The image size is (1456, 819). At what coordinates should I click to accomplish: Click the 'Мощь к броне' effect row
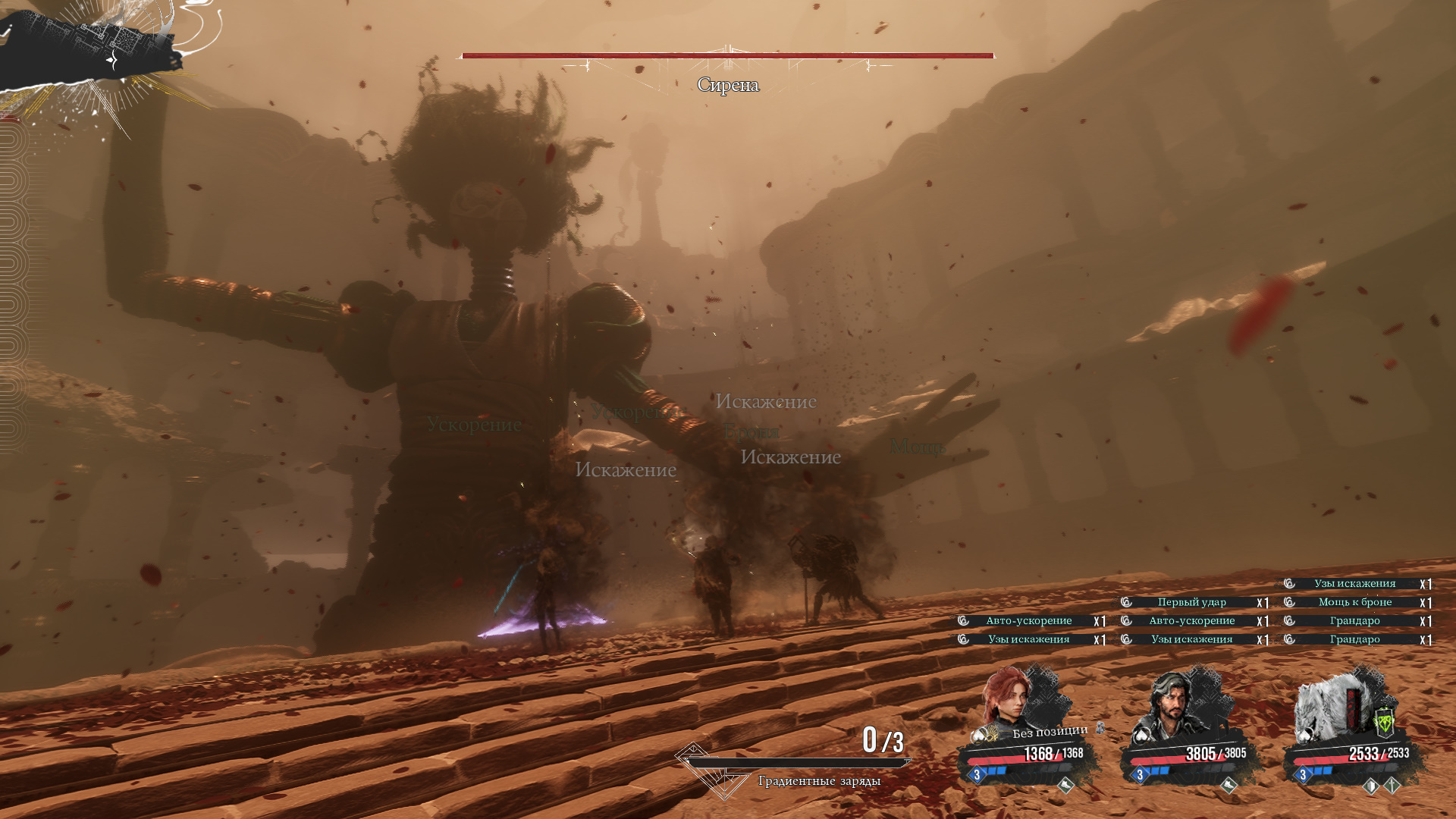[x=1355, y=602]
